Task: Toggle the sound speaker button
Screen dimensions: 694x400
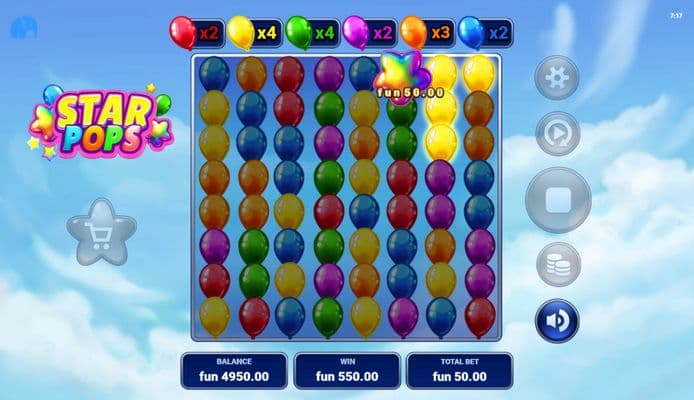Action: [557, 321]
